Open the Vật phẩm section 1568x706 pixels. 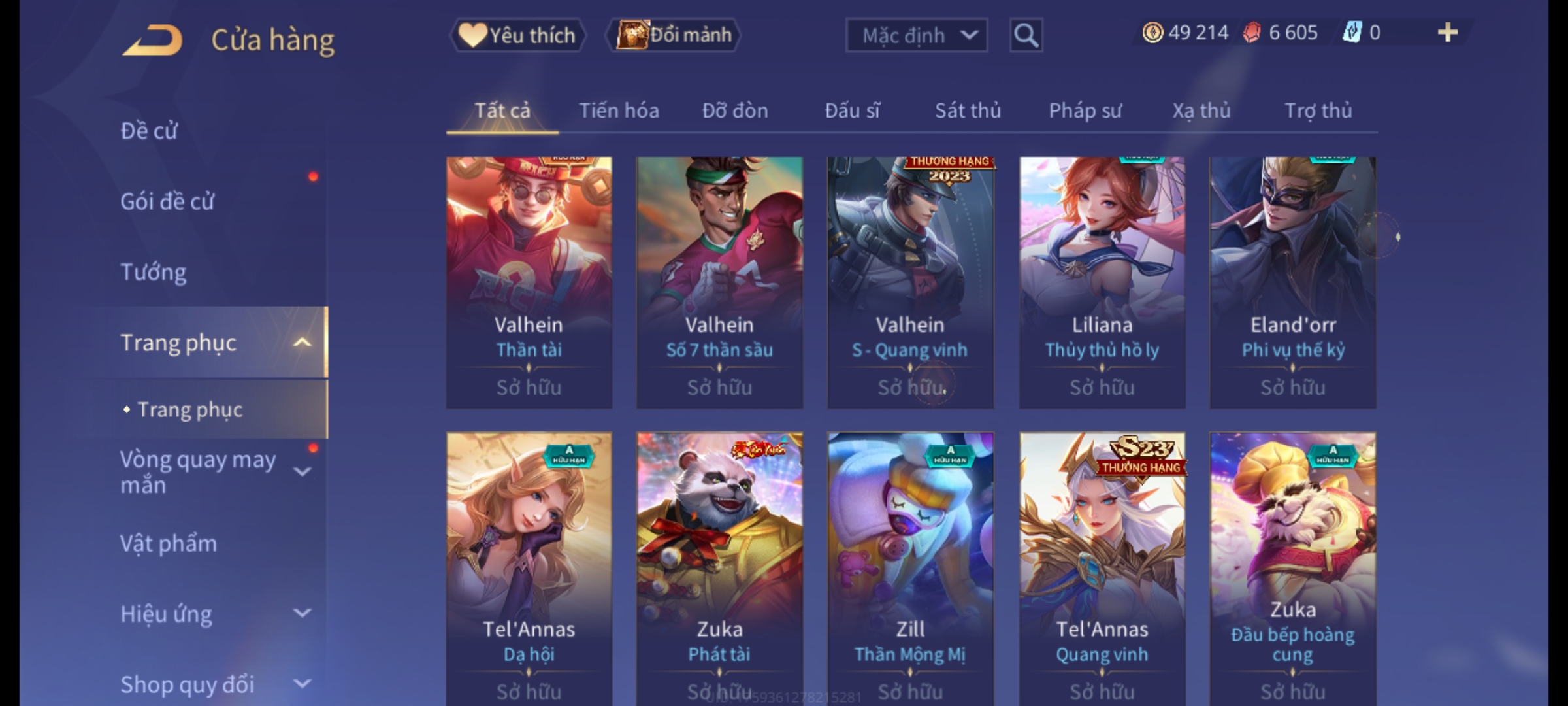pyautogui.click(x=169, y=544)
